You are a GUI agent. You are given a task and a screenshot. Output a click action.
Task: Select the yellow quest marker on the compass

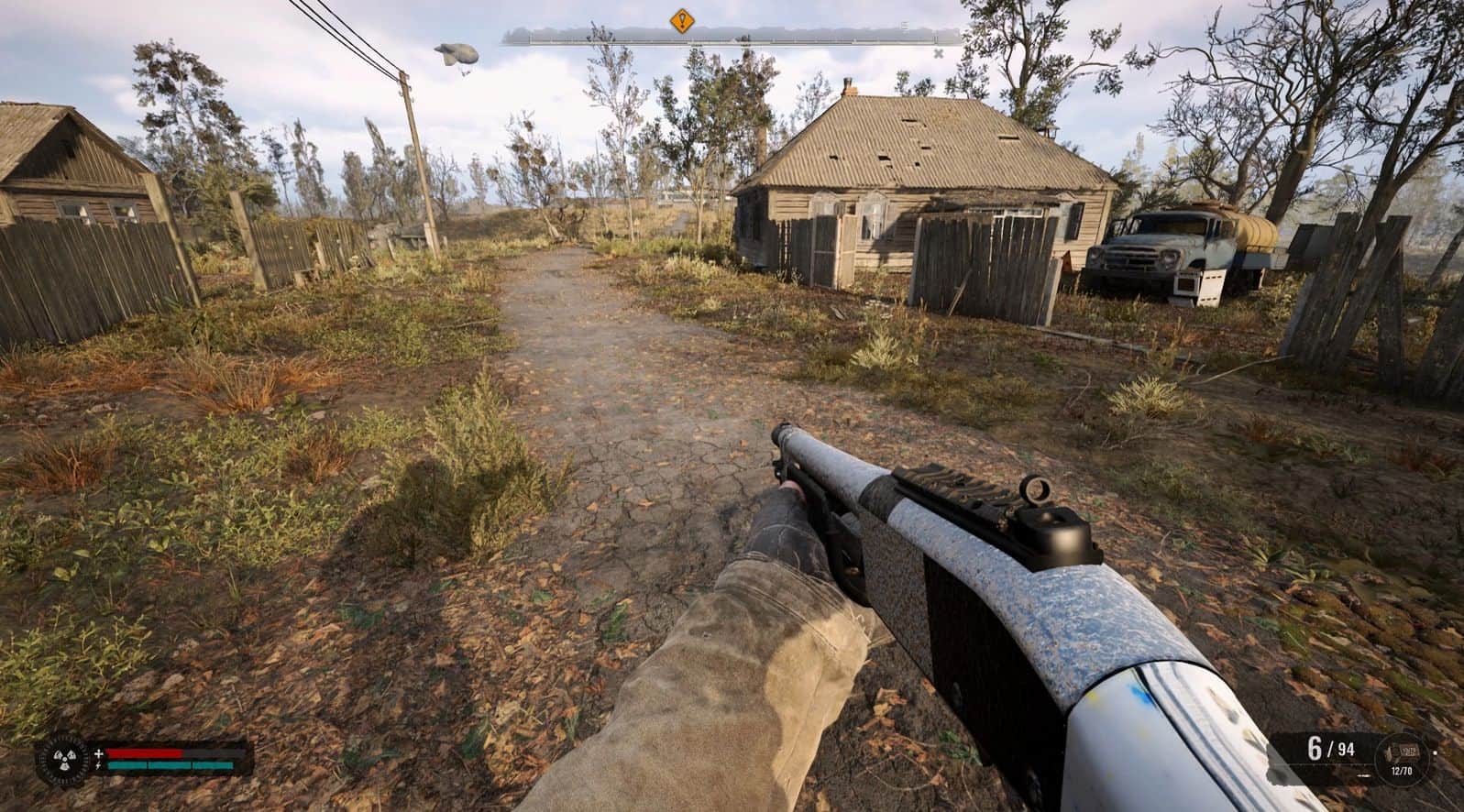pyautogui.click(x=680, y=20)
